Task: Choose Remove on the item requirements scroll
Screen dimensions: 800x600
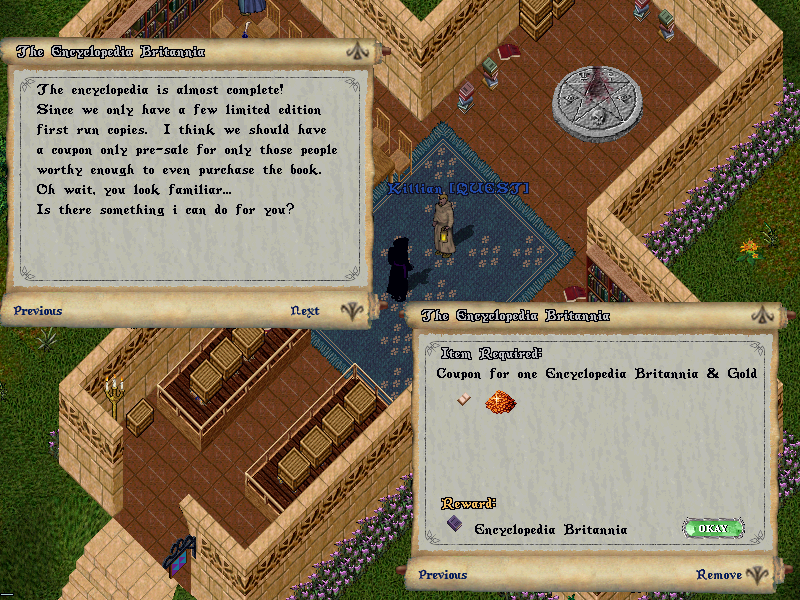Action: (x=719, y=575)
